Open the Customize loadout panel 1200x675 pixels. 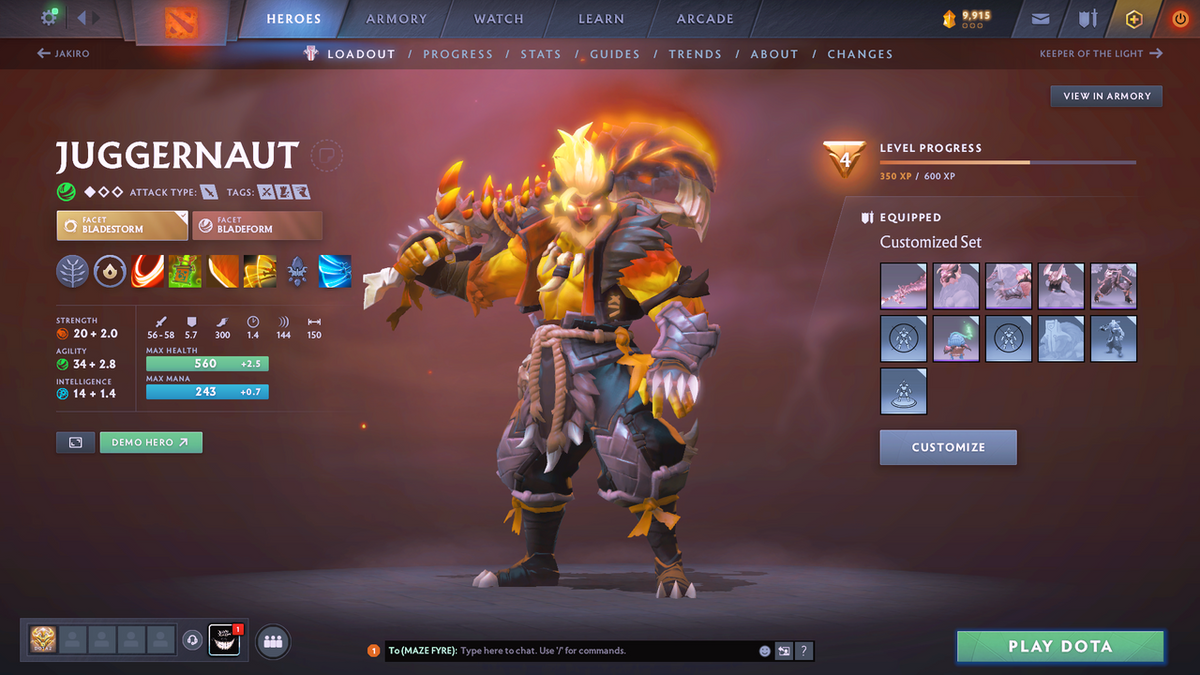coord(948,447)
